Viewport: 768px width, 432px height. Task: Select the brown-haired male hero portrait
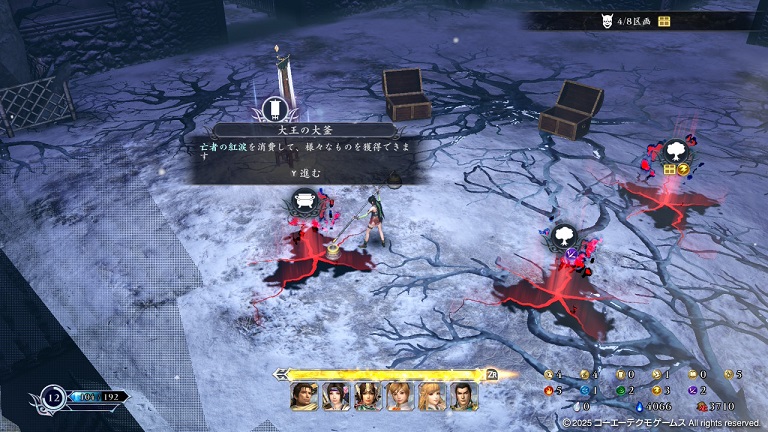pyautogui.click(x=304, y=396)
